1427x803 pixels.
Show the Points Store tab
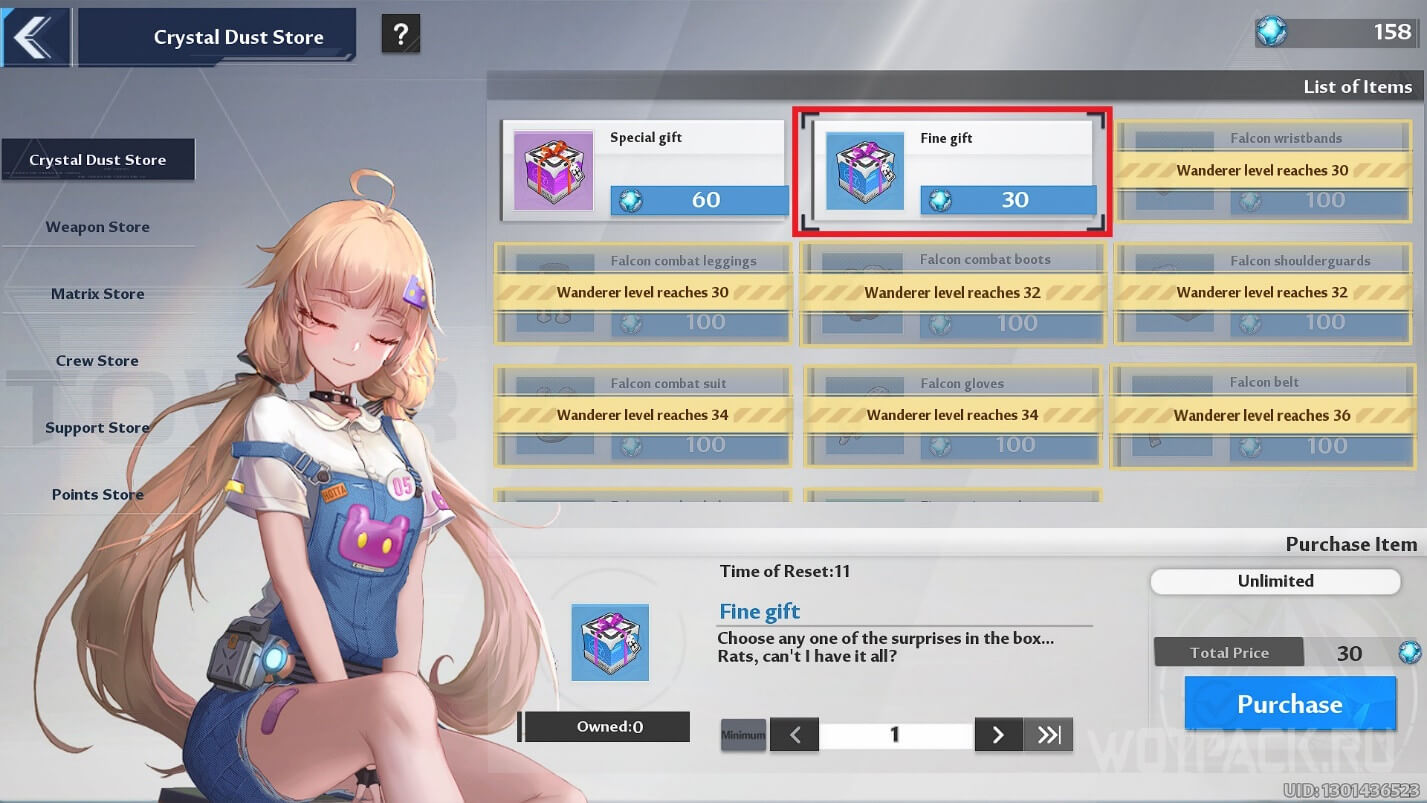(98, 495)
